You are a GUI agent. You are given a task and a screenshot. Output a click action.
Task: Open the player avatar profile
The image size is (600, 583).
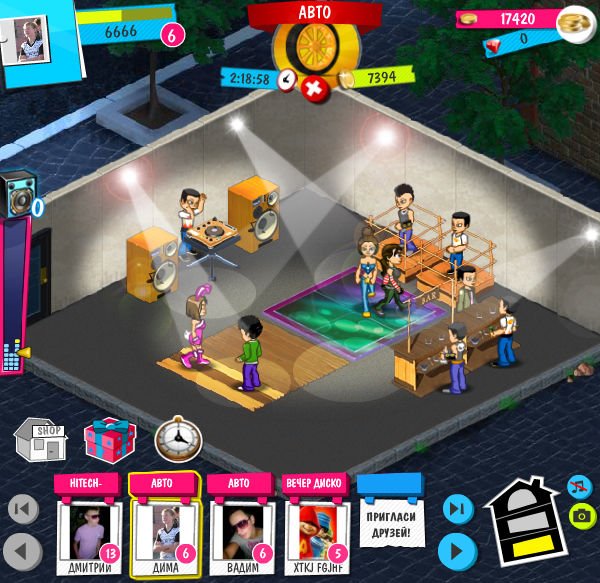27,38
